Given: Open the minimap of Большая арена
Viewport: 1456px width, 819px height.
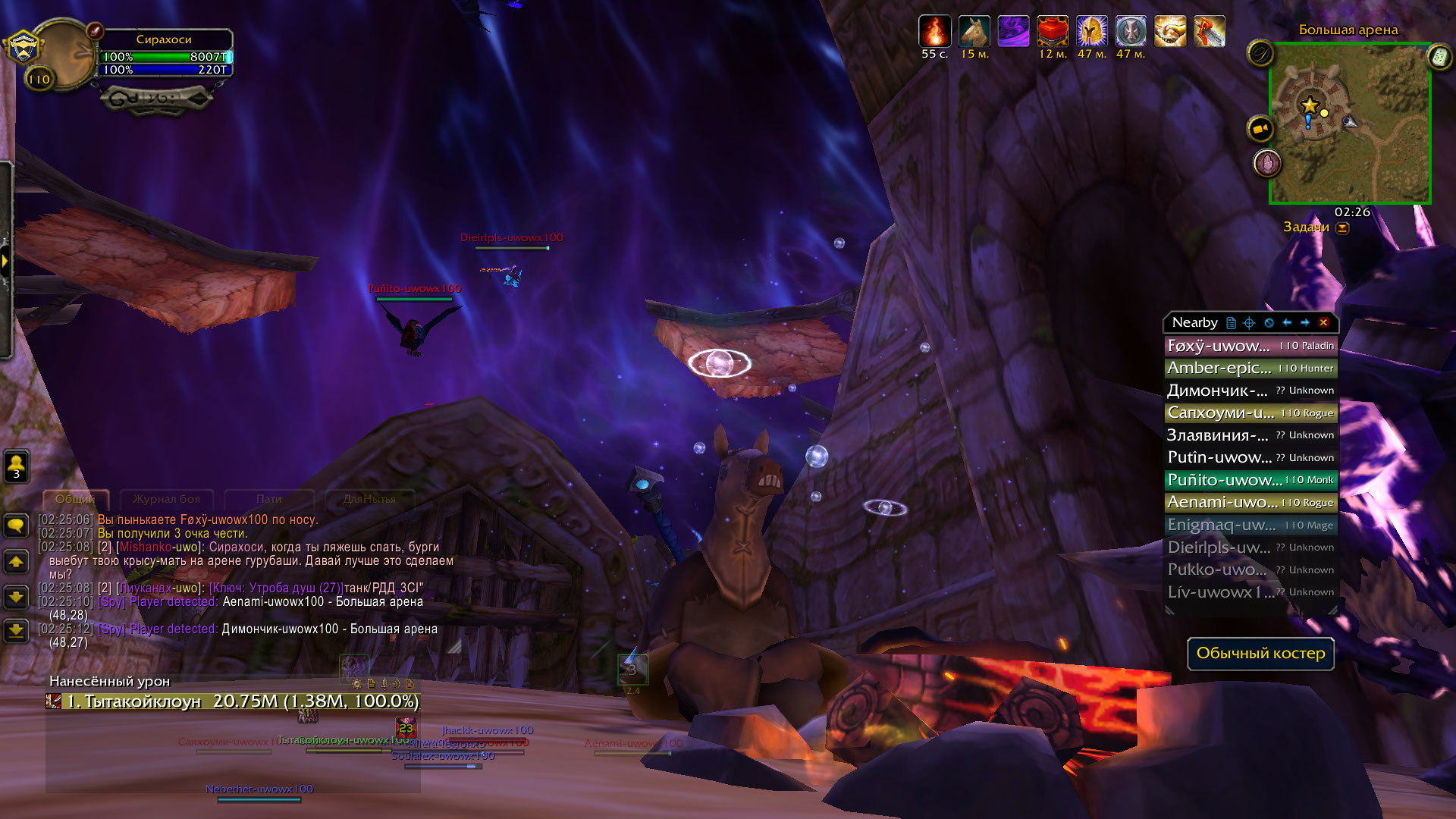Looking at the screenshot, I should click(x=1350, y=124).
